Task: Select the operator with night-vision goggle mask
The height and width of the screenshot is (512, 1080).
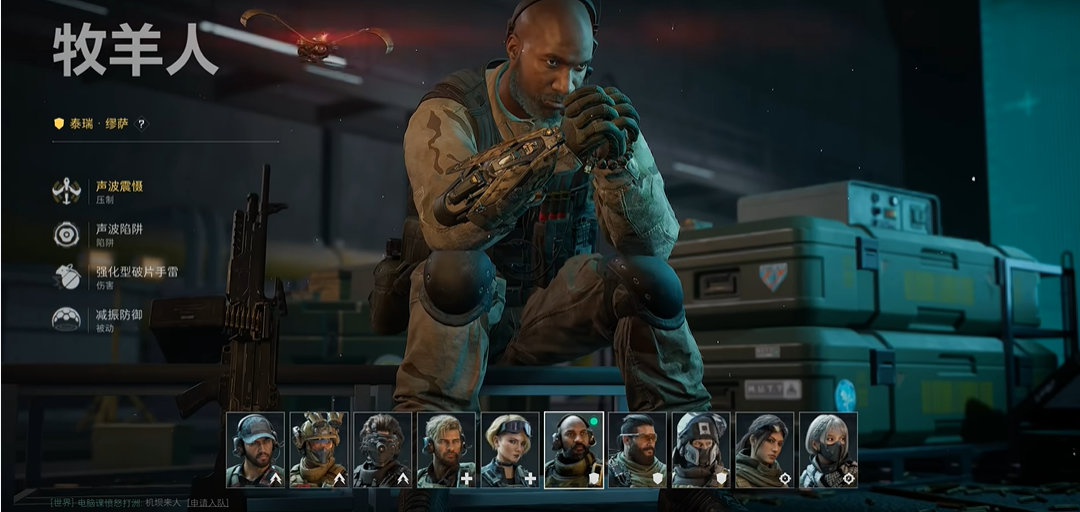Action: [x=382, y=450]
